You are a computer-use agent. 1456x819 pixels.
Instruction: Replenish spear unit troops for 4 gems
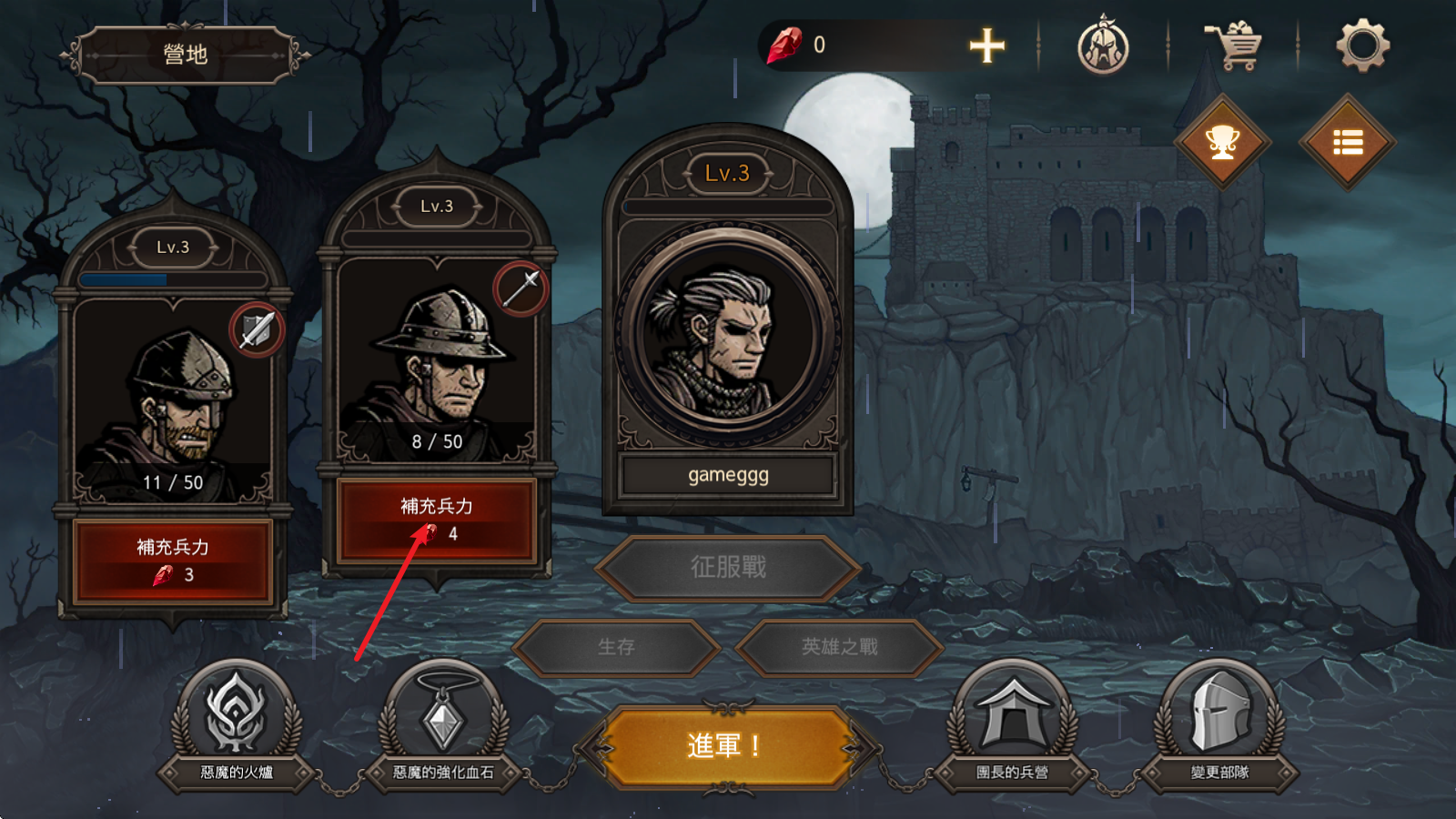tap(437, 519)
